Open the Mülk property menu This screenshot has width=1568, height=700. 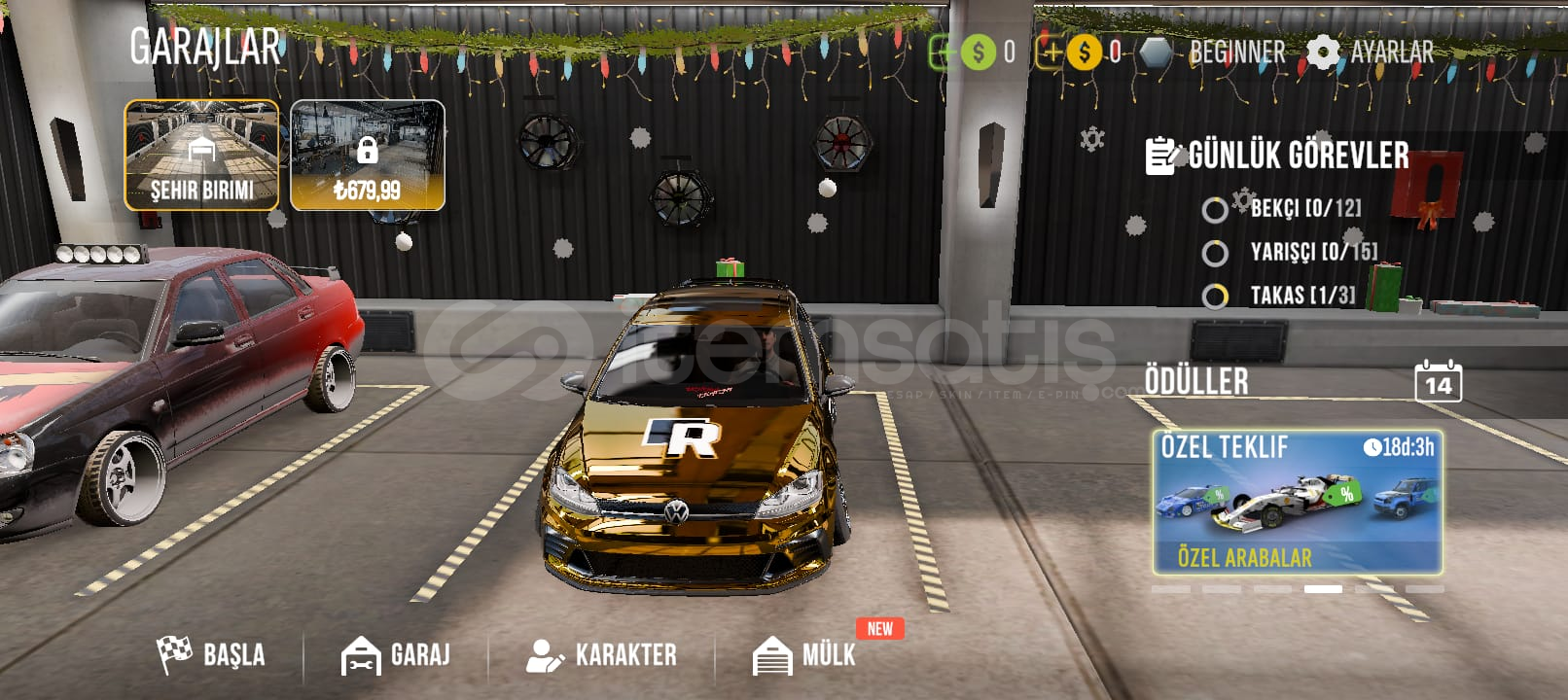805,654
